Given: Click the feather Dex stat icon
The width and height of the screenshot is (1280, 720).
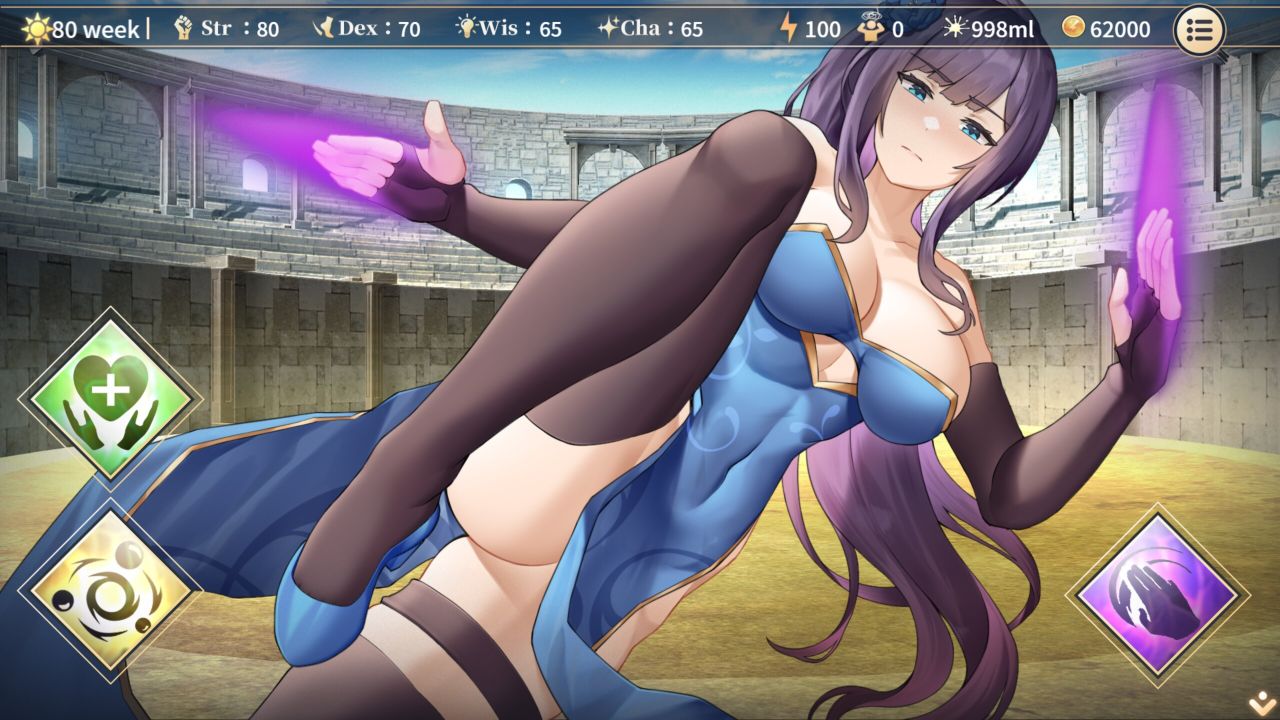Looking at the screenshot, I should (323, 28).
